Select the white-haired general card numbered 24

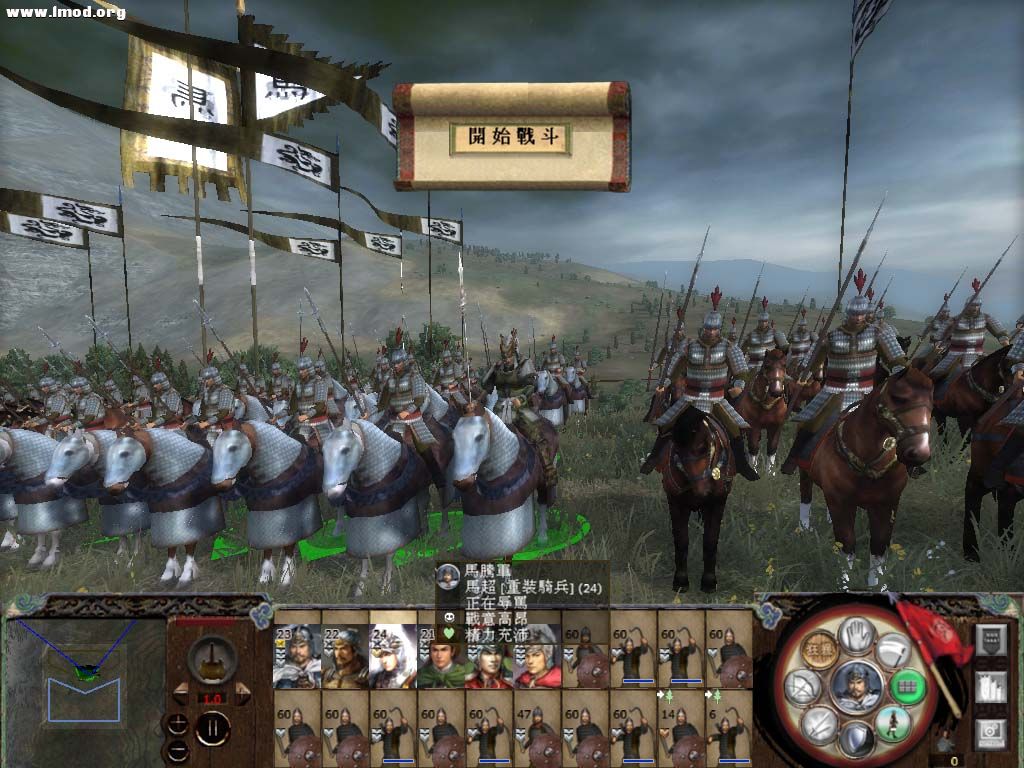tap(393, 657)
